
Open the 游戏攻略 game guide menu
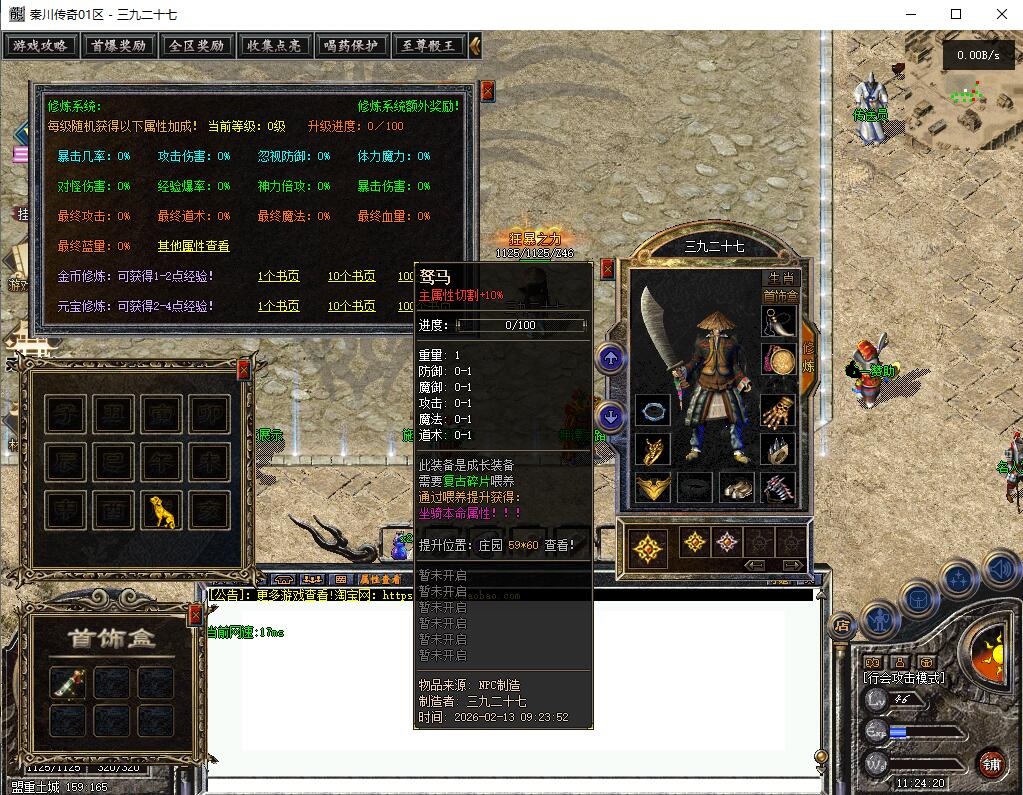pyautogui.click(x=41, y=46)
